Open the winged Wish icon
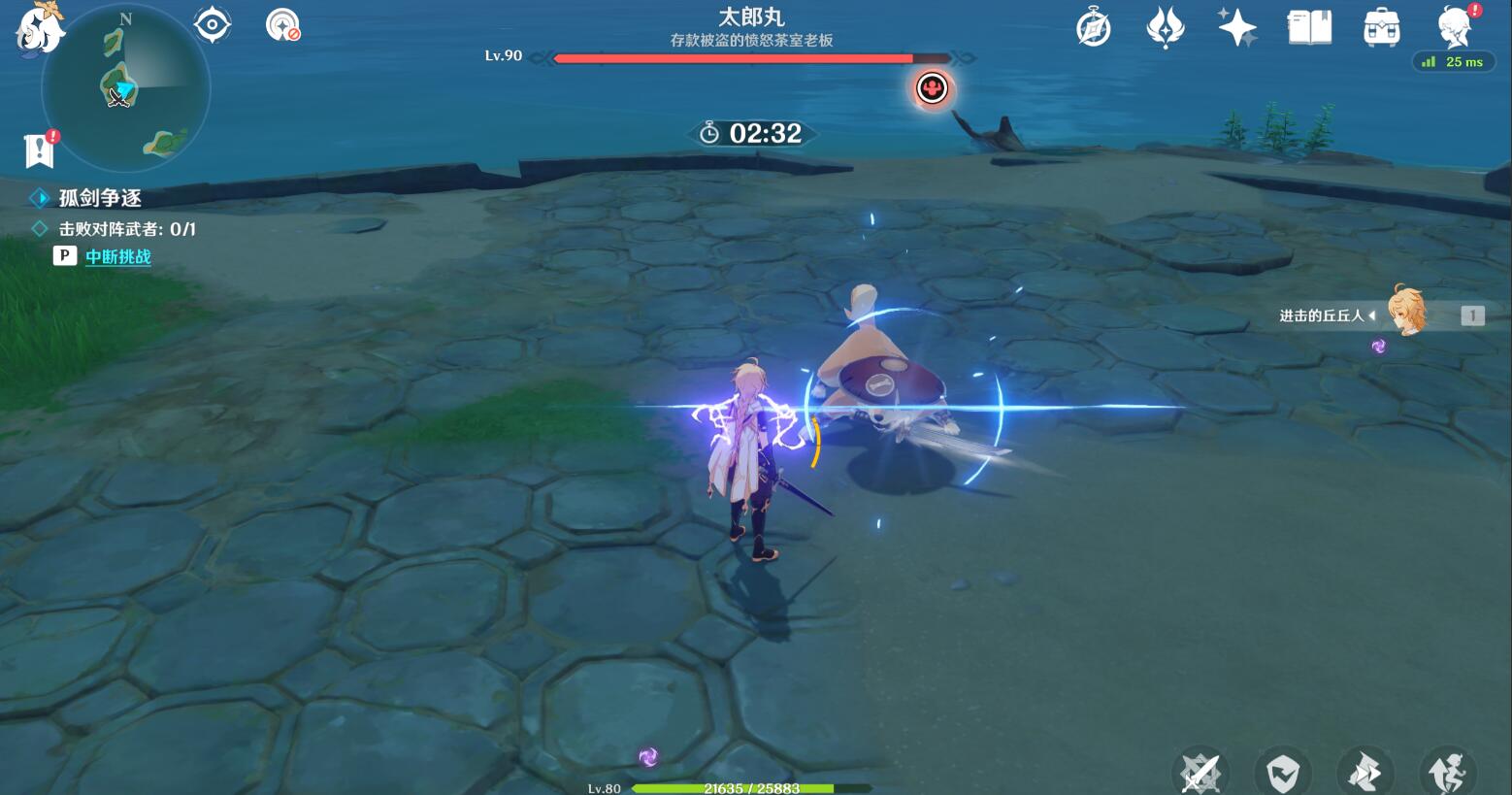Viewport: 1512px width, 795px height. [x=1165, y=28]
